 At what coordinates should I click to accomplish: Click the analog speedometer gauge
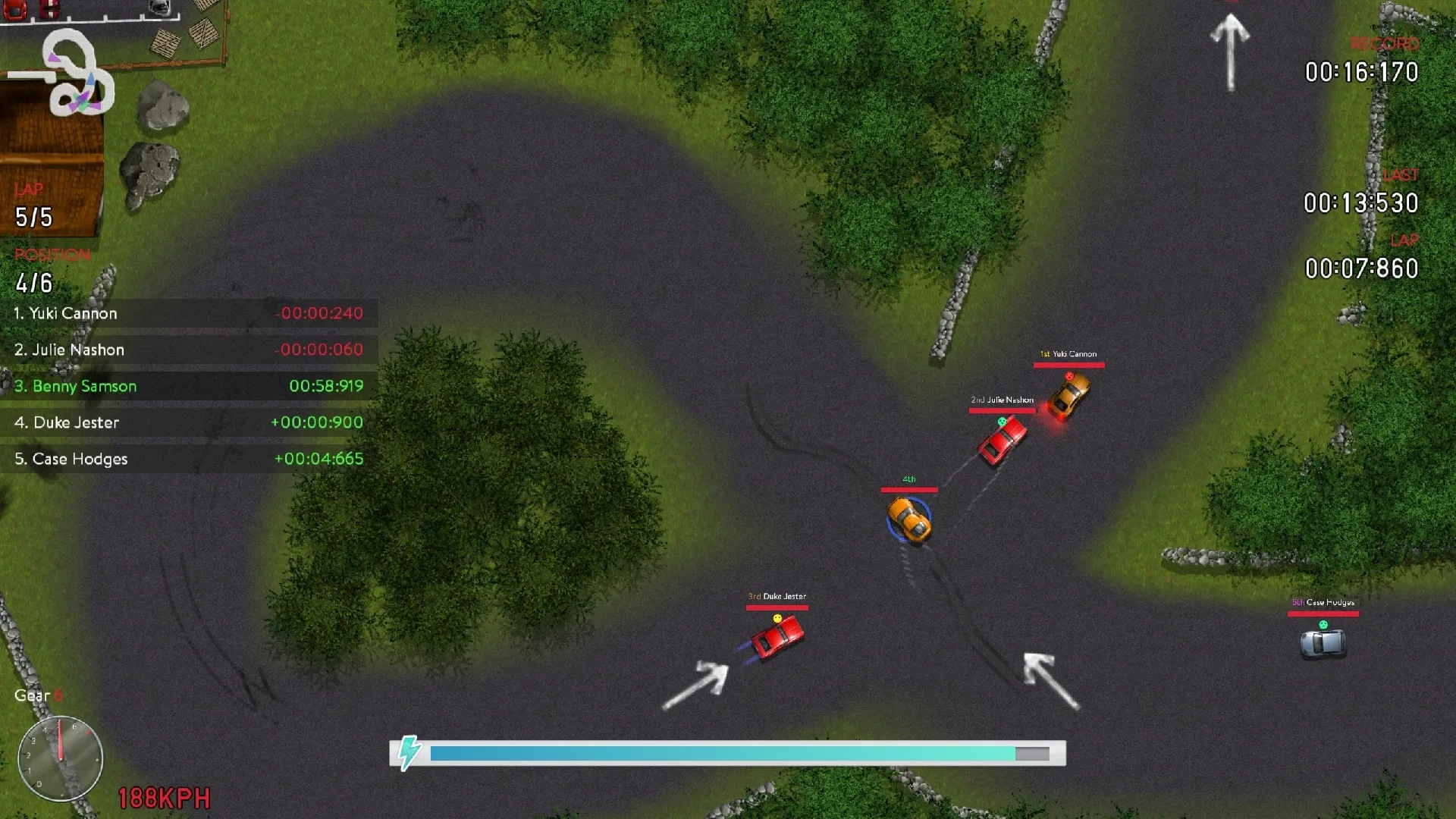pyautogui.click(x=59, y=758)
